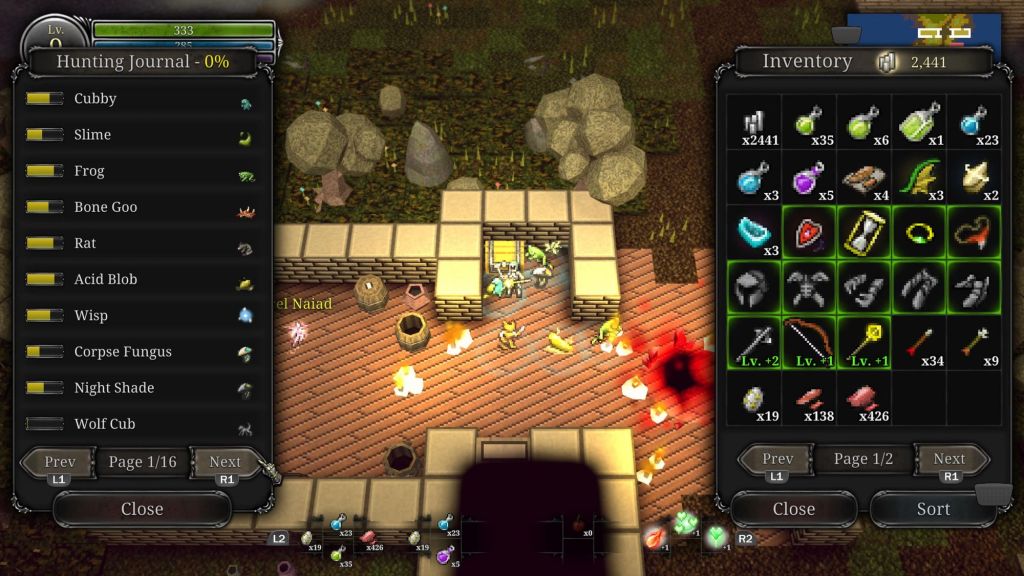Image resolution: width=1024 pixels, height=576 pixels.
Task: Select the purple potion x5 slot
Action: click(x=808, y=178)
